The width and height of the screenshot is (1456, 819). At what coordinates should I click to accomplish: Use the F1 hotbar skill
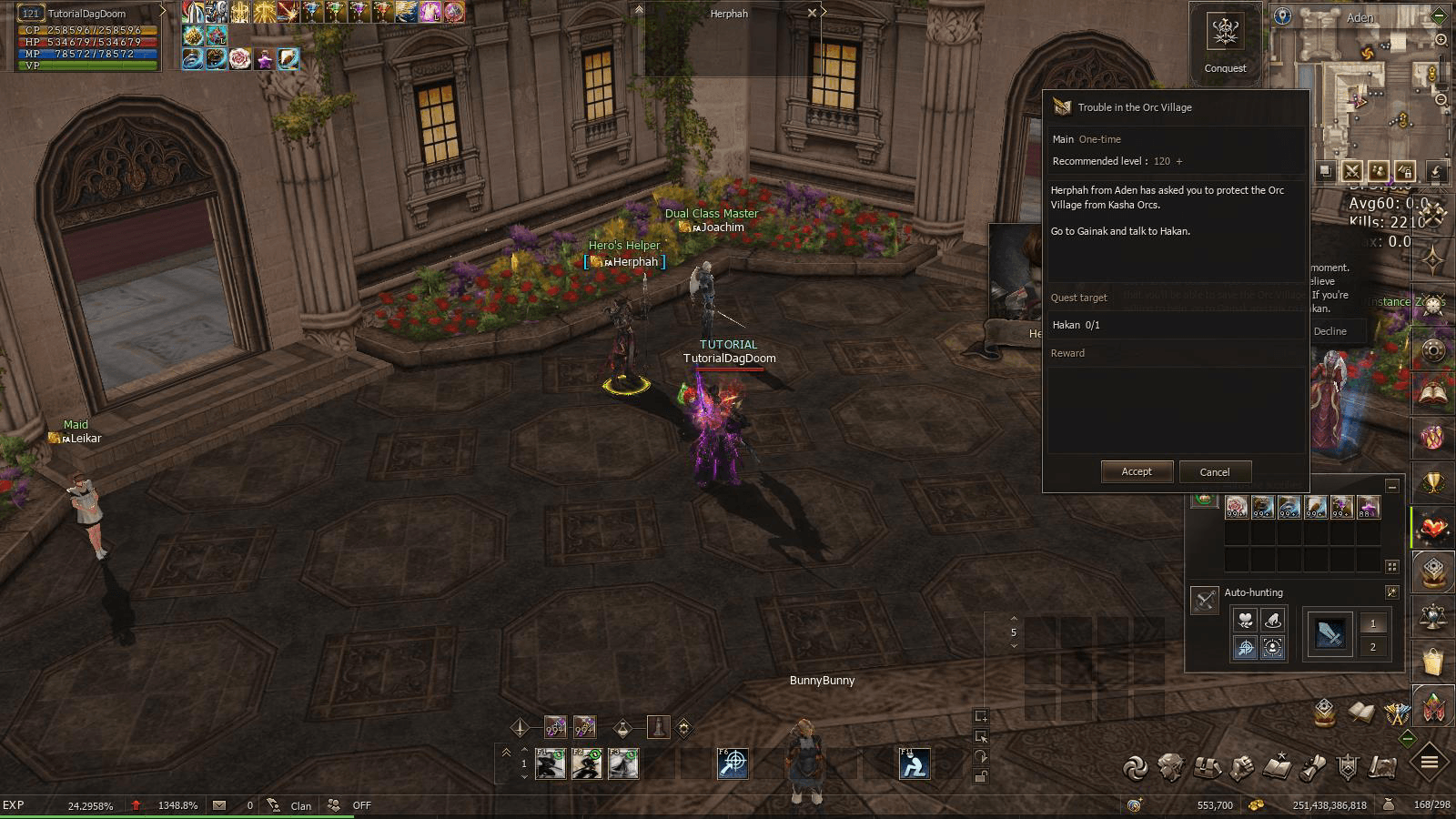pyautogui.click(x=551, y=763)
